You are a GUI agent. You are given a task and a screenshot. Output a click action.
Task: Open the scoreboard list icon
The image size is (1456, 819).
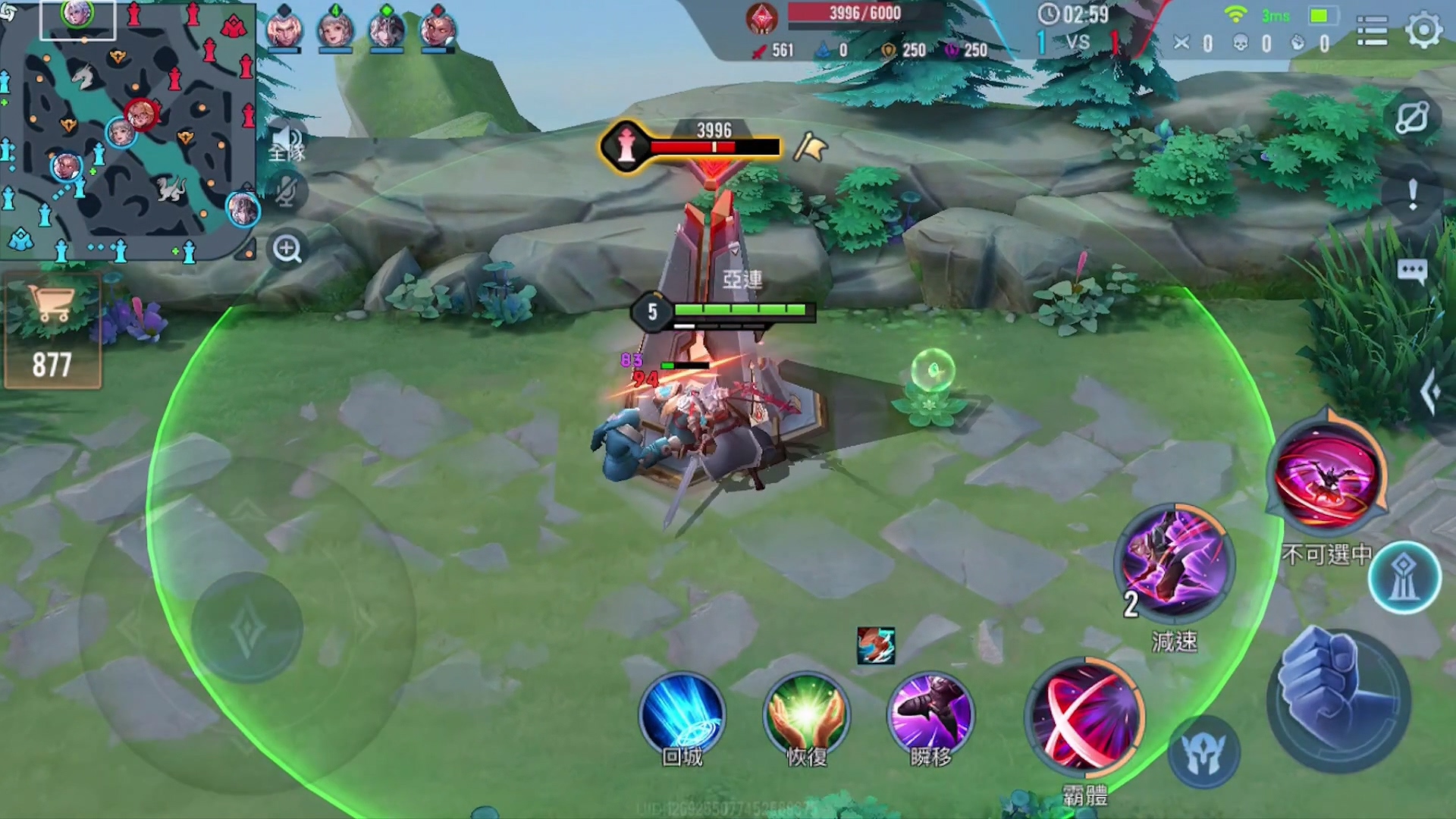[x=1372, y=31]
